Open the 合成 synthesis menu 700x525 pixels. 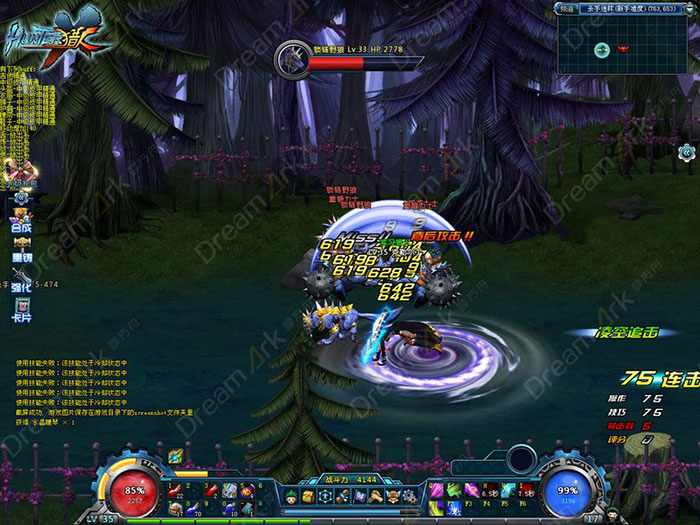(x=21, y=223)
